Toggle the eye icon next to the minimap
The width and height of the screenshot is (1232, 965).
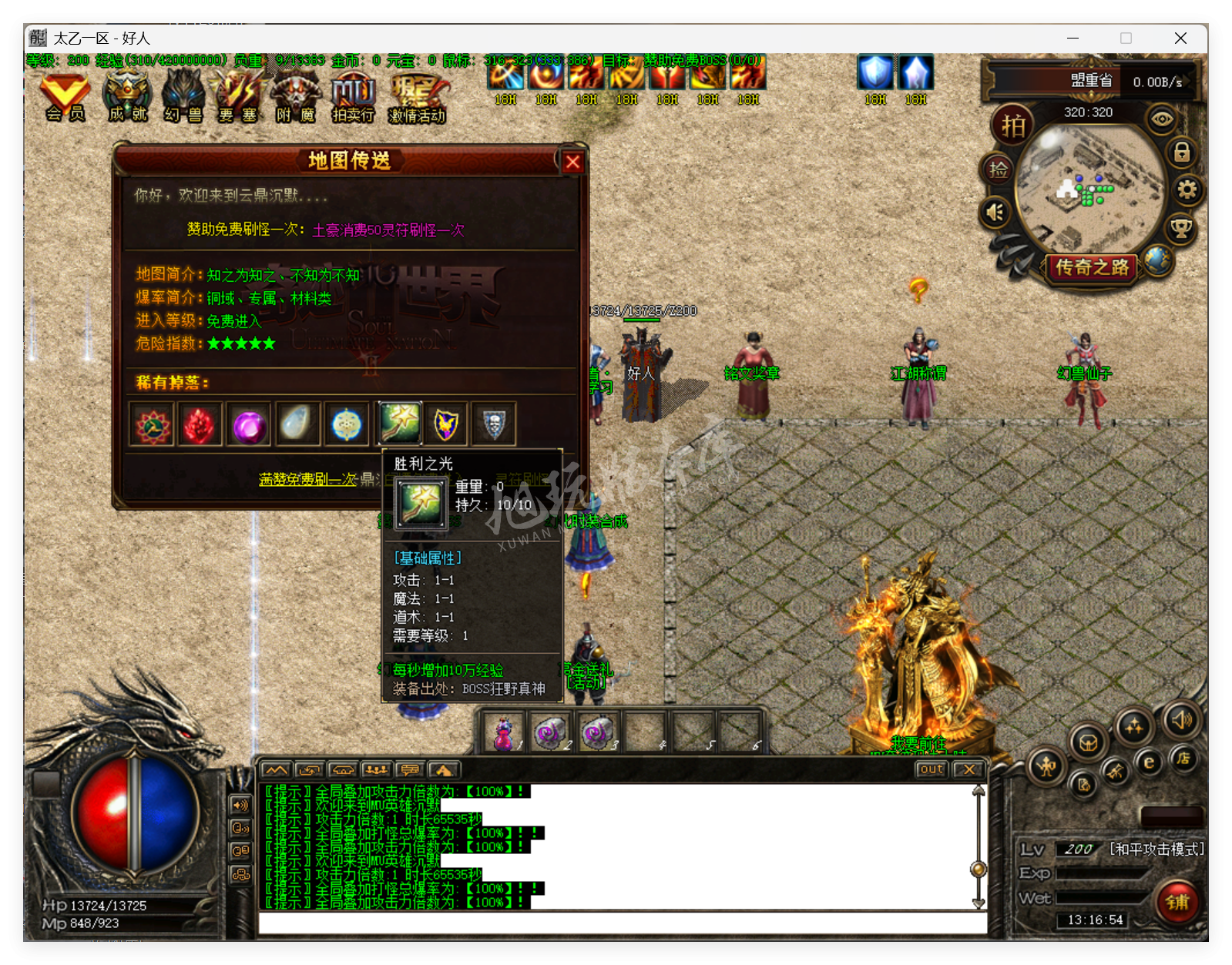[x=1163, y=120]
